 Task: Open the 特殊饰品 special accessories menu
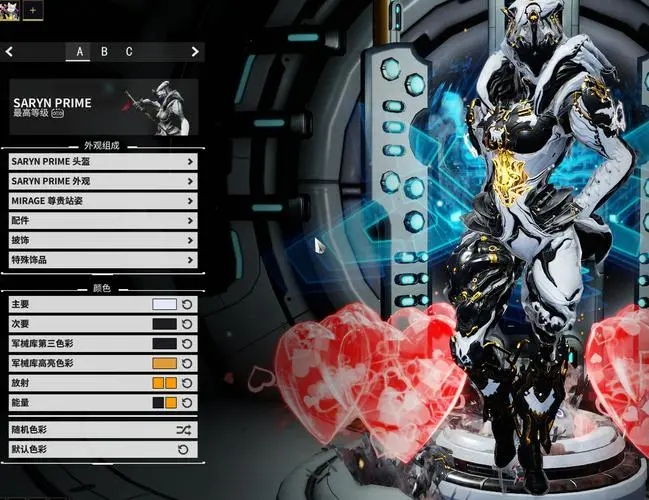pos(102,260)
